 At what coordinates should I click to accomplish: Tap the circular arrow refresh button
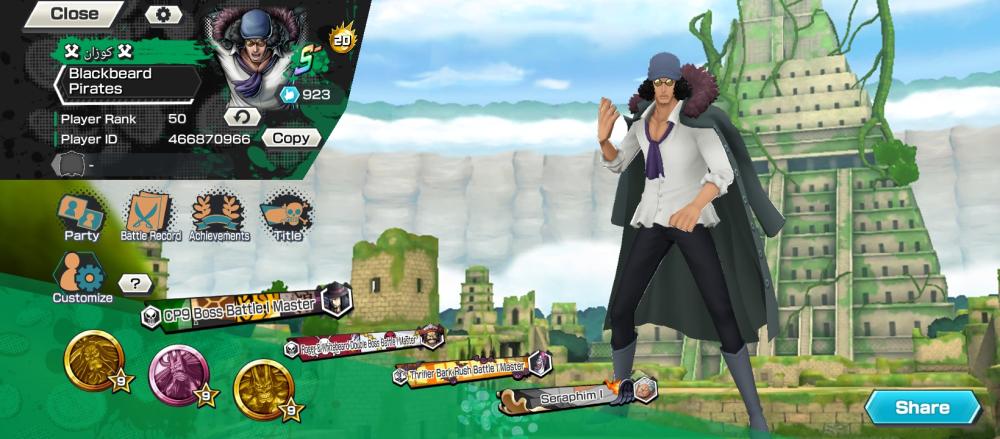coord(241,117)
